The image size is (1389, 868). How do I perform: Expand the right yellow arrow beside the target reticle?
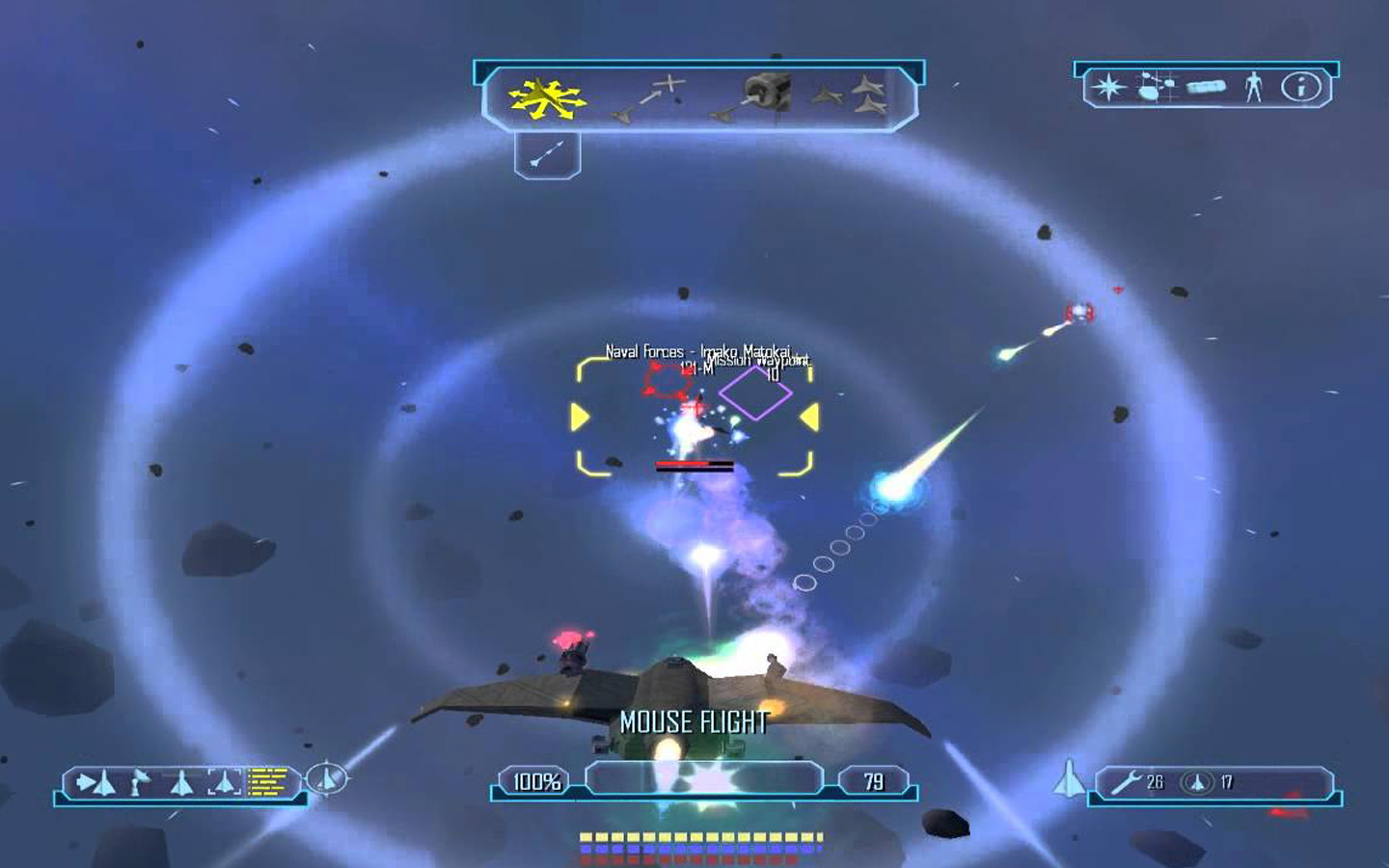(x=810, y=415)
